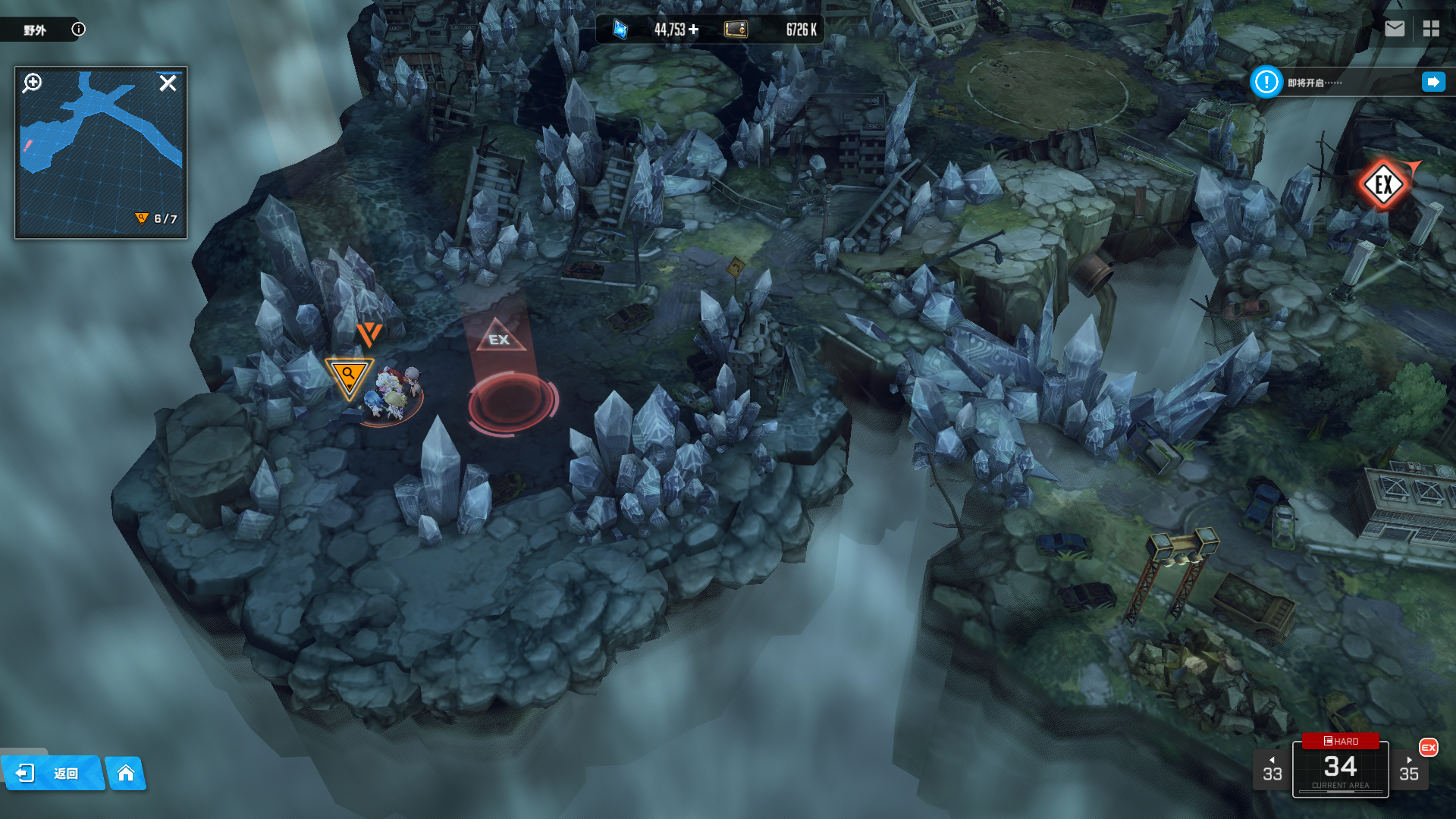
Task: Choose the red EX triangle battle marker
Action: [x=500, y=337]
